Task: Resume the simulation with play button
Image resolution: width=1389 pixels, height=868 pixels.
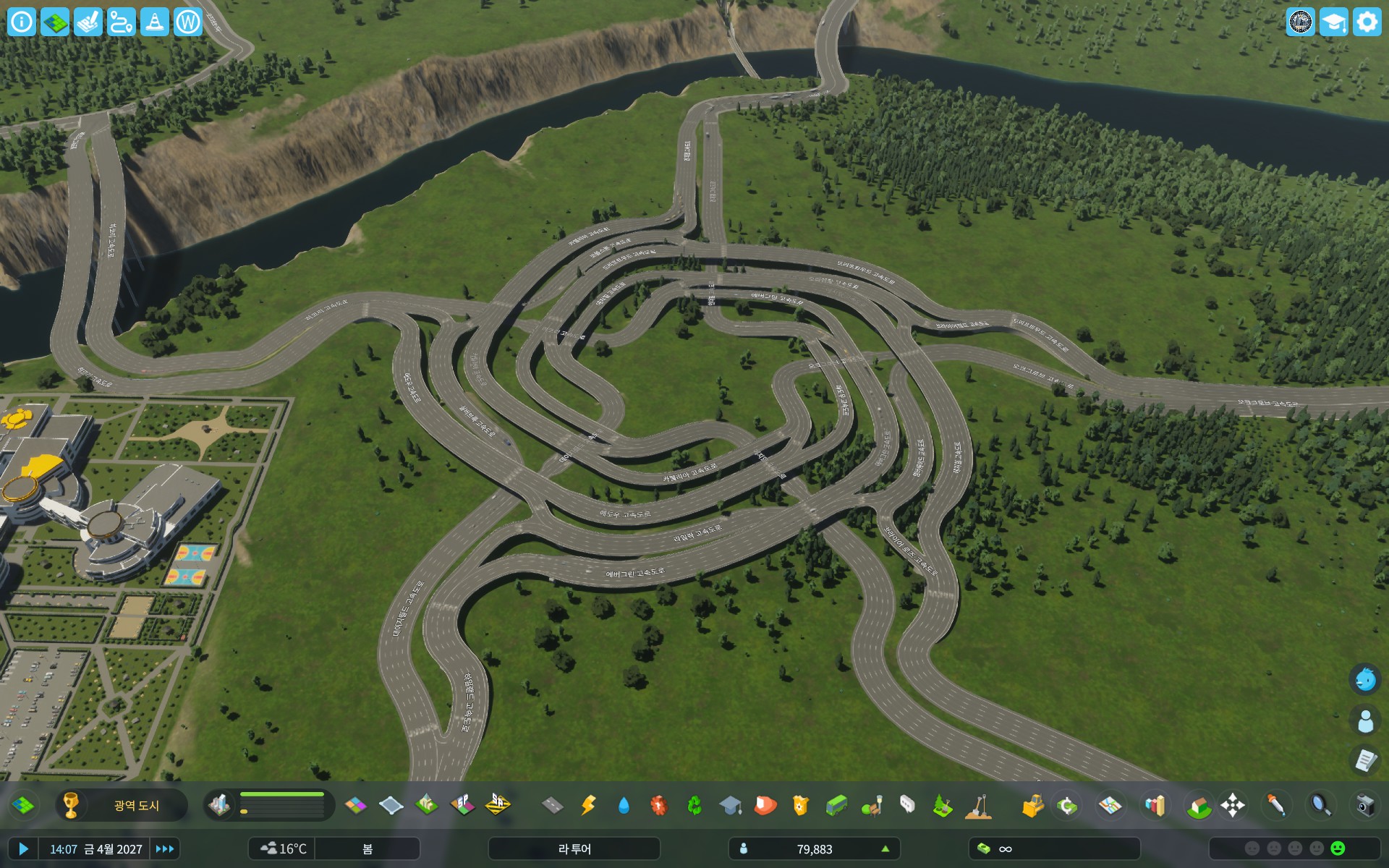Action: coord(23,848)
